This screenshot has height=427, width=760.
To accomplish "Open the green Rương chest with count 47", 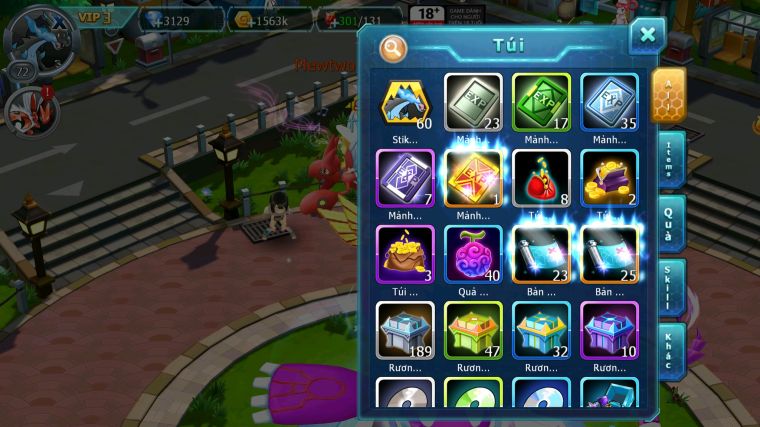I will [473, 330].
